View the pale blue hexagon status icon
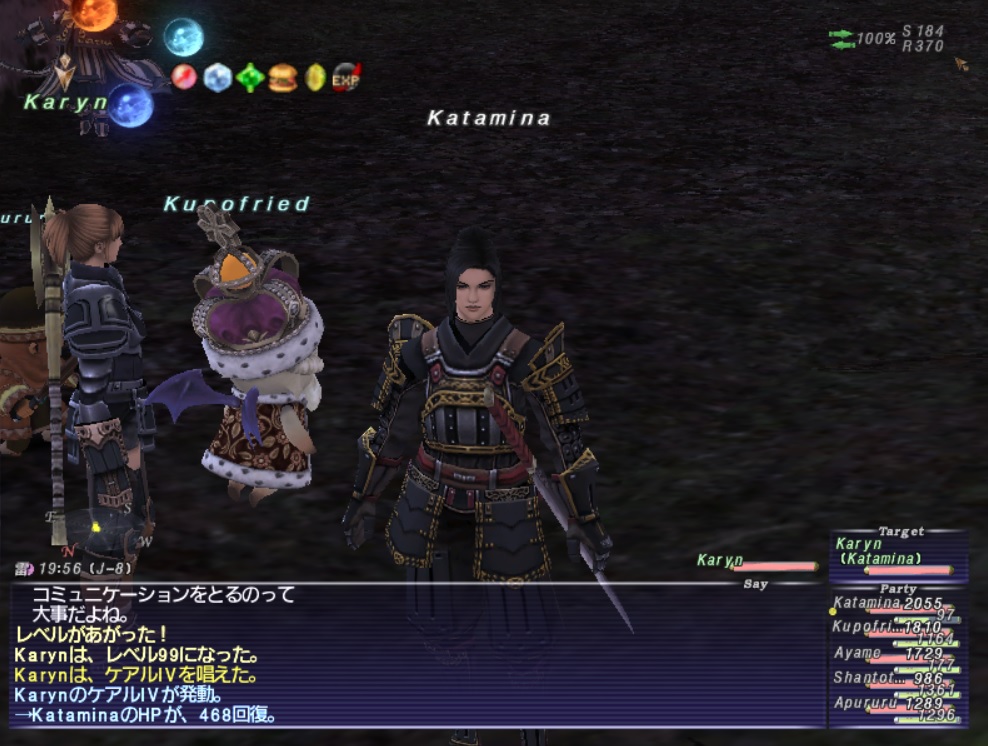Screen dimensions: 988x746 (217, 77)
